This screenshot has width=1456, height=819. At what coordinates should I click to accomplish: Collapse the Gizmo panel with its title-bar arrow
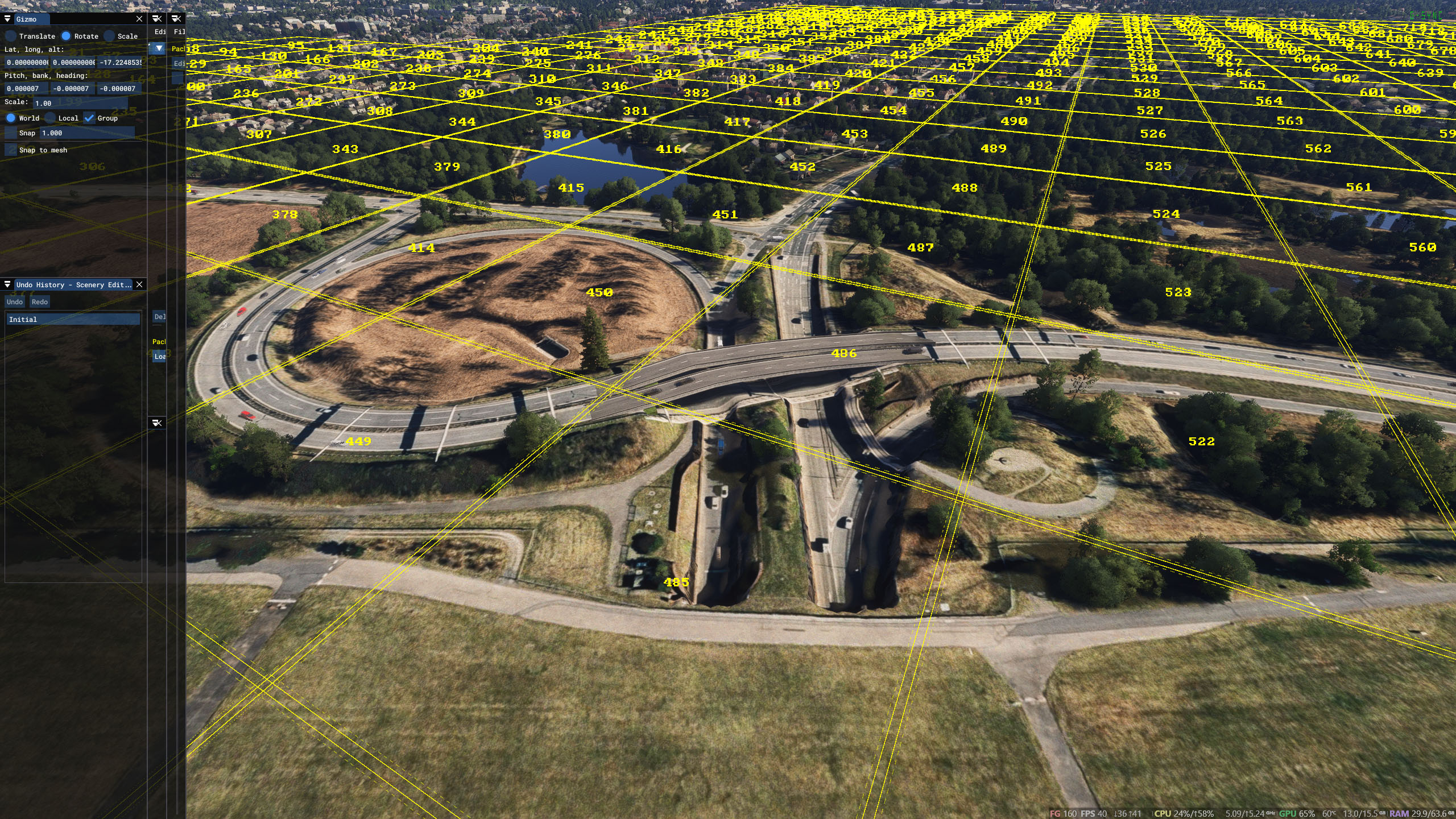(7, 19)
